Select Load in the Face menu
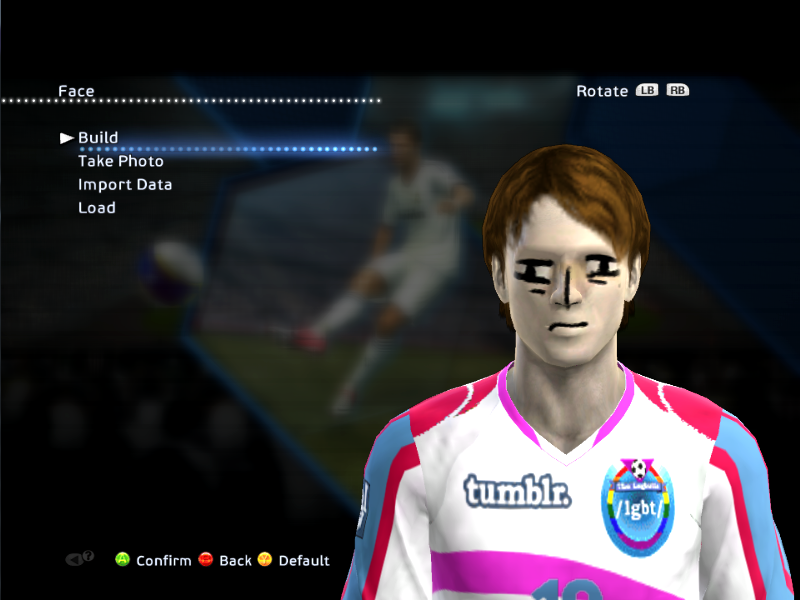This screenshot has height=600, width=800. [x=97, y=208]
